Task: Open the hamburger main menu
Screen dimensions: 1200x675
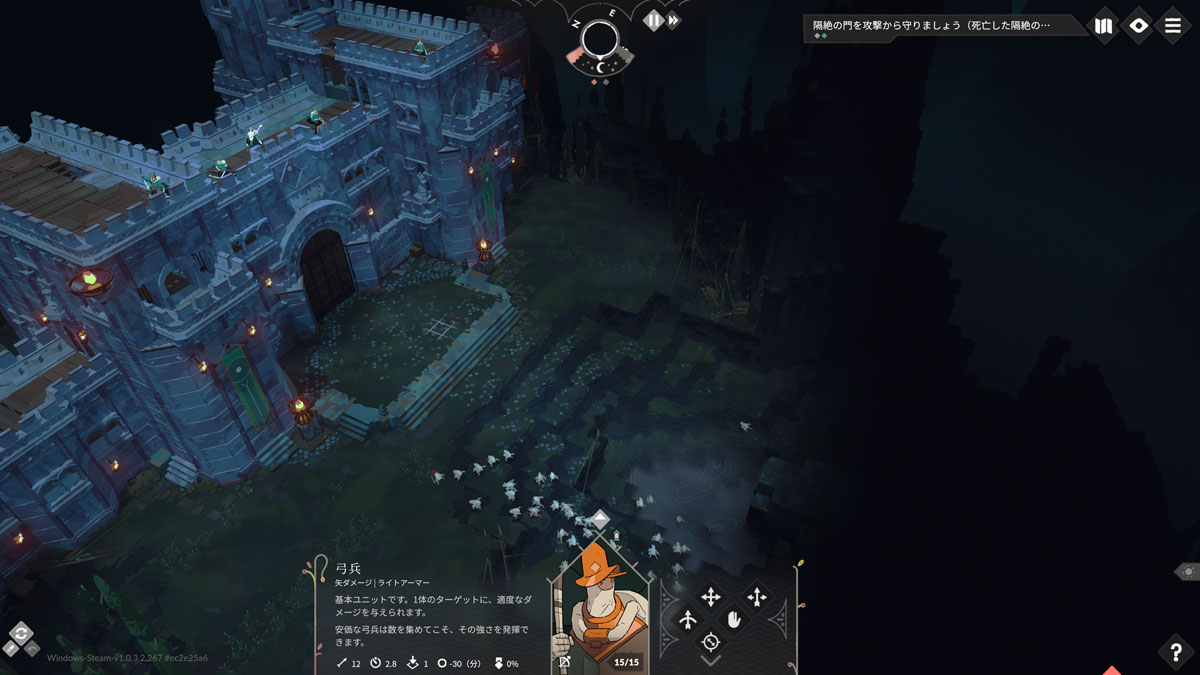Action: coord(1173,26)
